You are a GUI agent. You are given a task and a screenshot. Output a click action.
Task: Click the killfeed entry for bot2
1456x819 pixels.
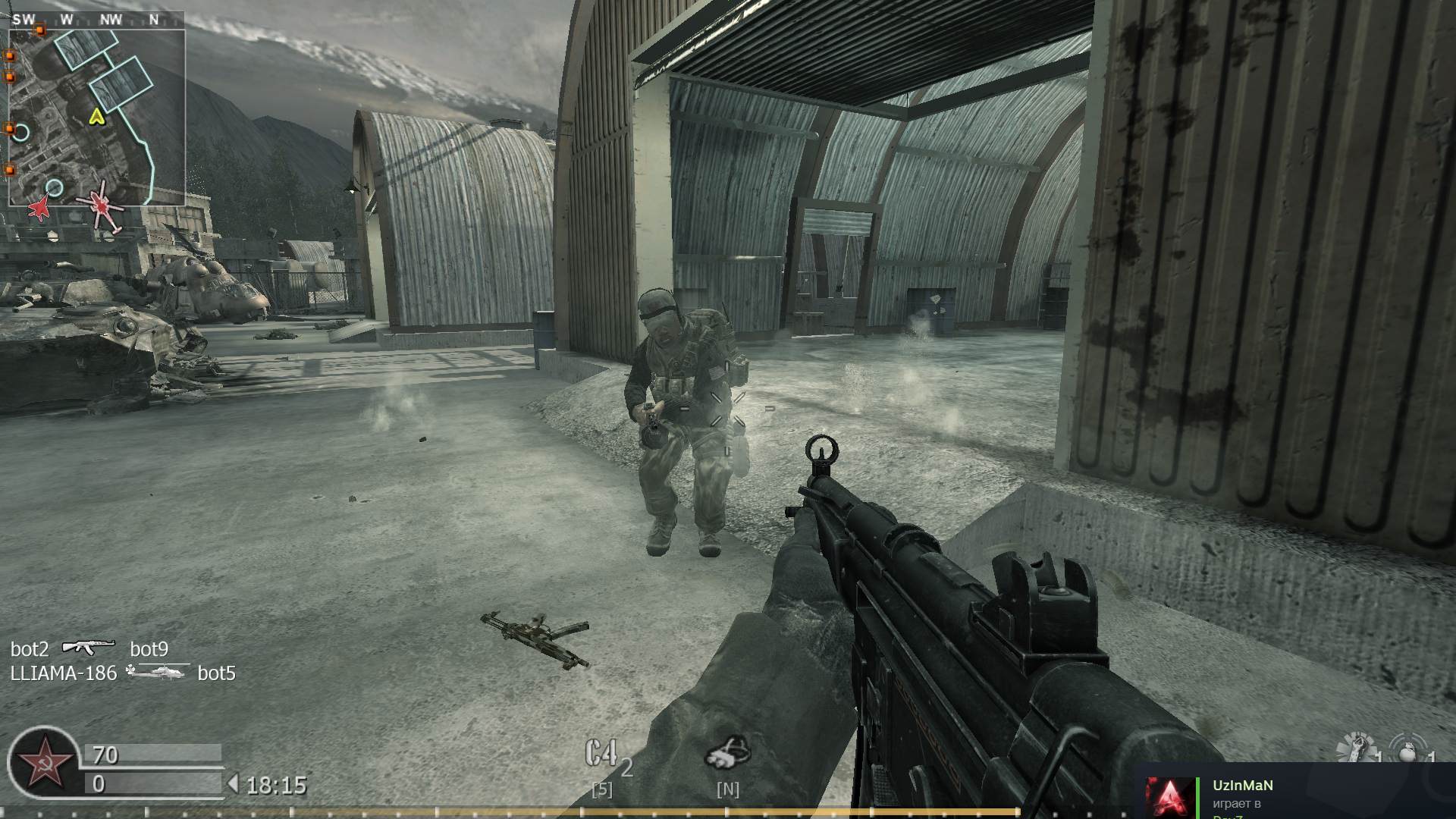(x=29, y=648)
